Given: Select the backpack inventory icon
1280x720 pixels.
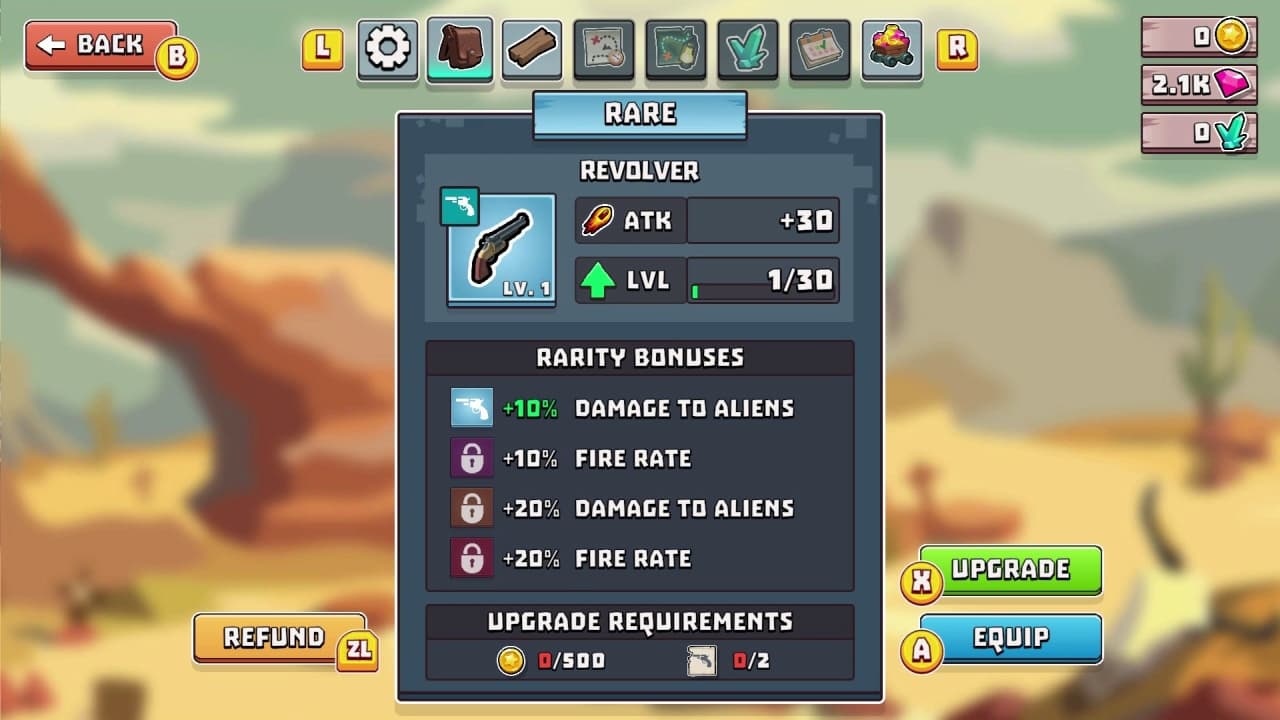Looking at the screenshot, I should click(x=459, y=49).
